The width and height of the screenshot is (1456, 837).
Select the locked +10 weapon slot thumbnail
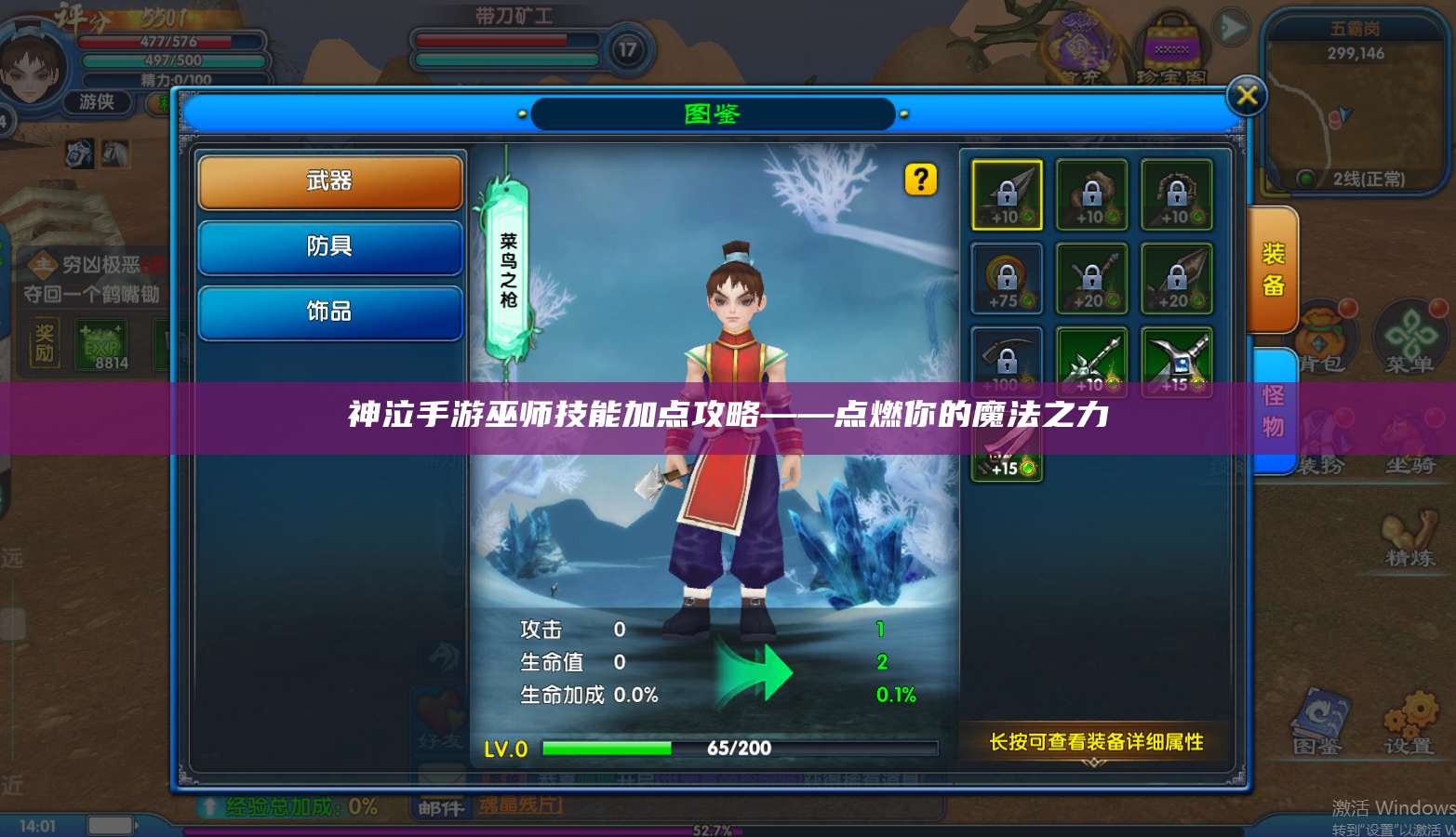tap(1006, 196)
